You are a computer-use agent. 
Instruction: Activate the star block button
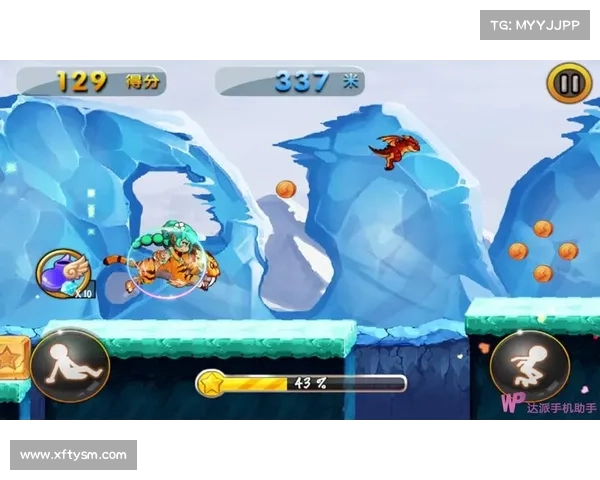(10, 358)
